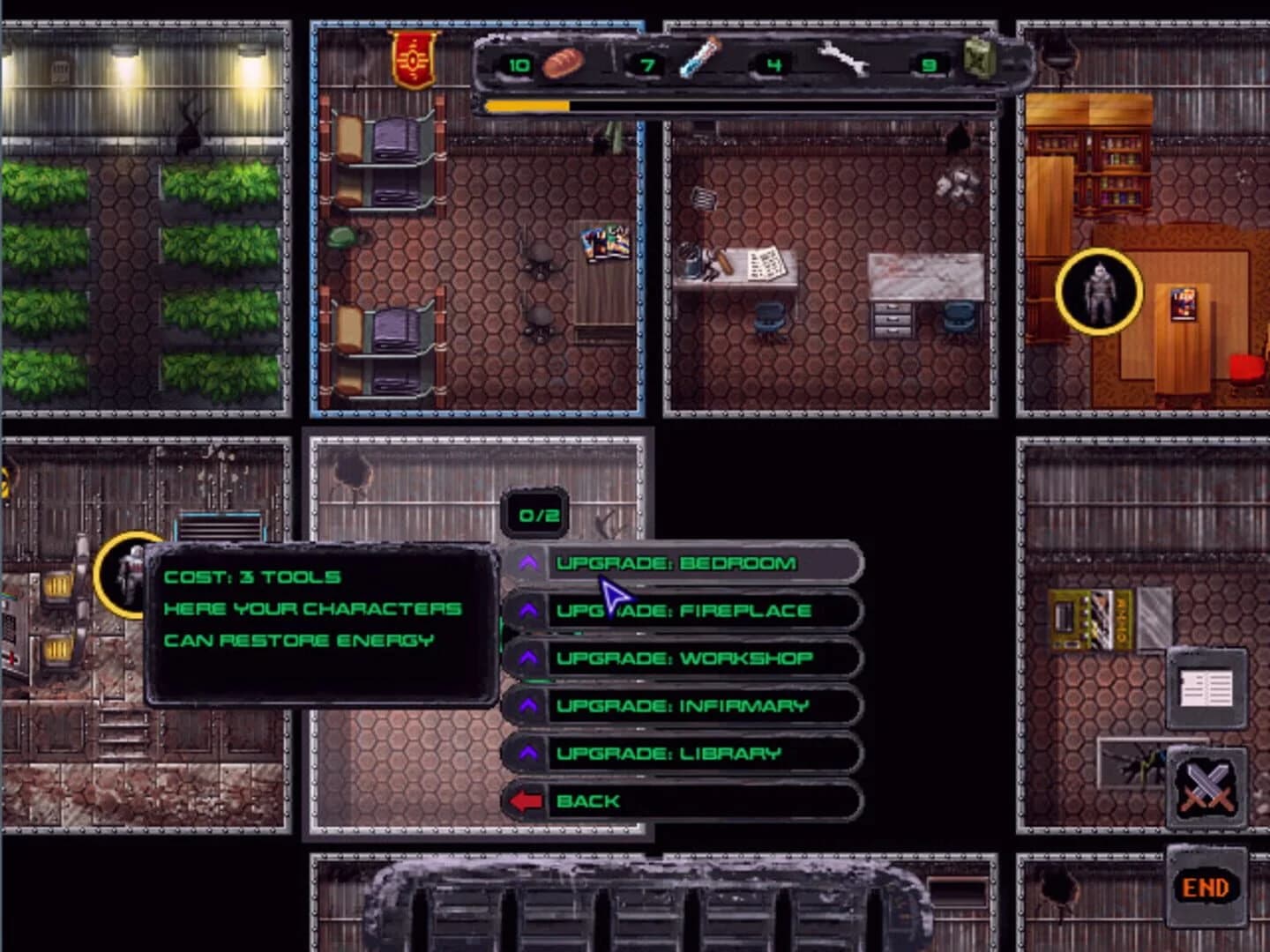Expand the Upgrade: Bedroom chevron arrow
Screen dimensions: 1270x952
coord(529,563)
